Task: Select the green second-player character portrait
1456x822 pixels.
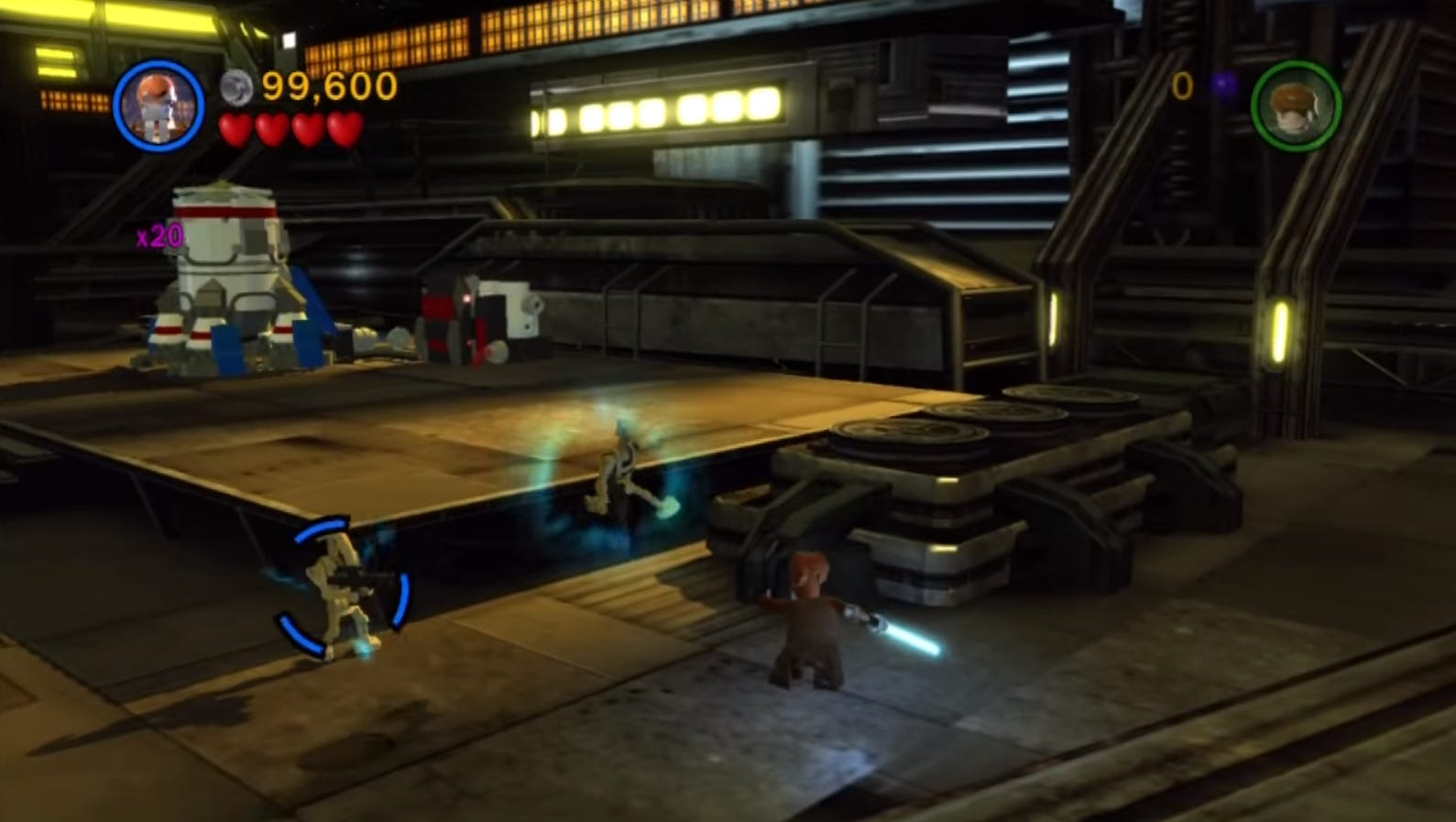Action: 1297,104
